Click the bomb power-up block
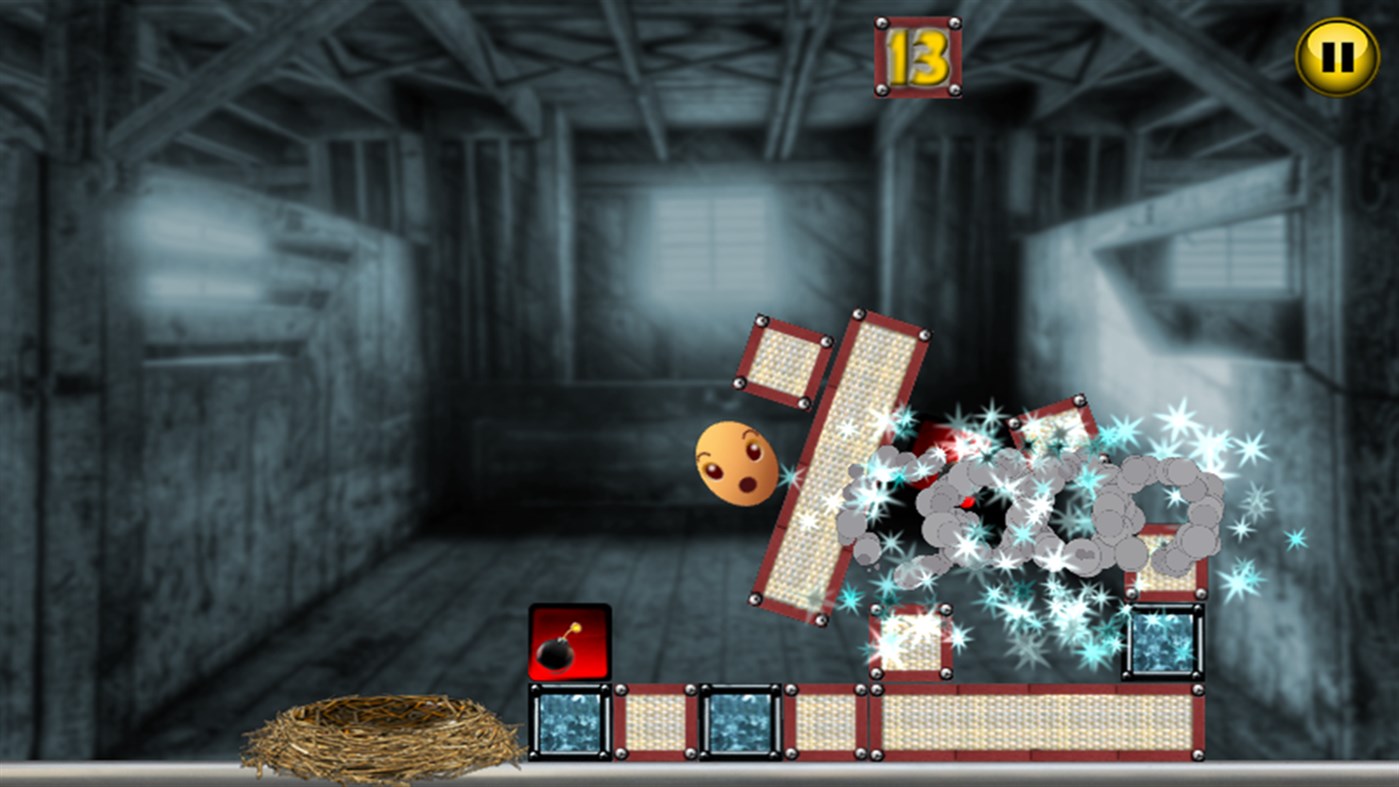The width and height of the screenshot is (1399, 787). 568,640
